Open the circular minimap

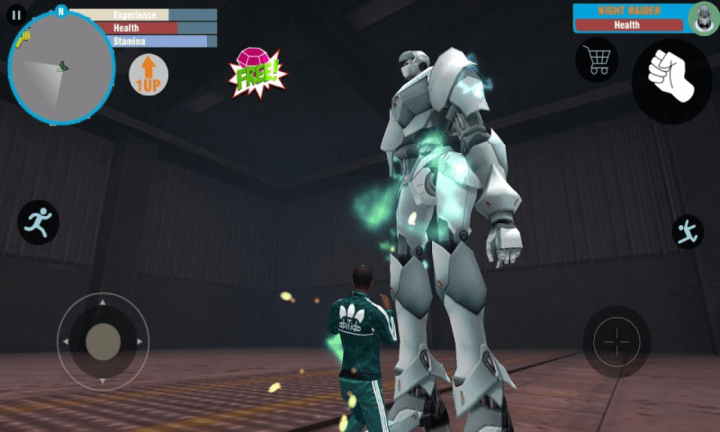click(61, 68)
